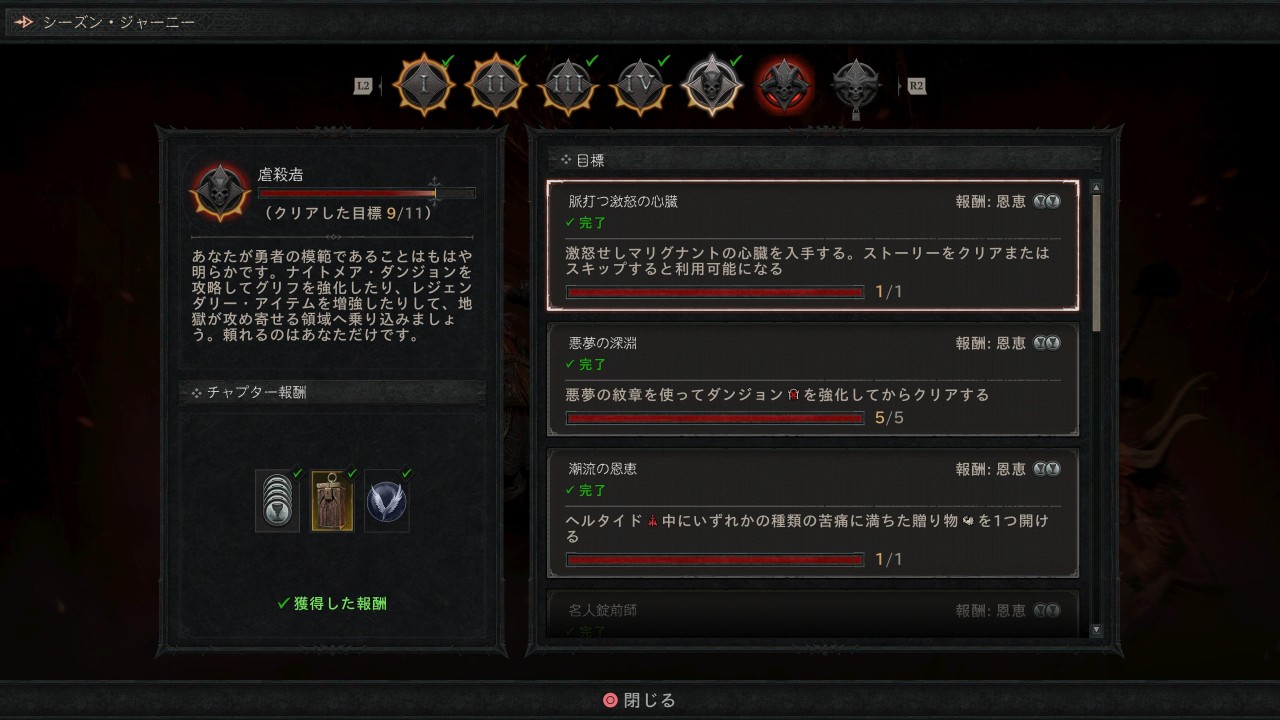View the Chapter IV emblem tab

click(x=640, y=86)
